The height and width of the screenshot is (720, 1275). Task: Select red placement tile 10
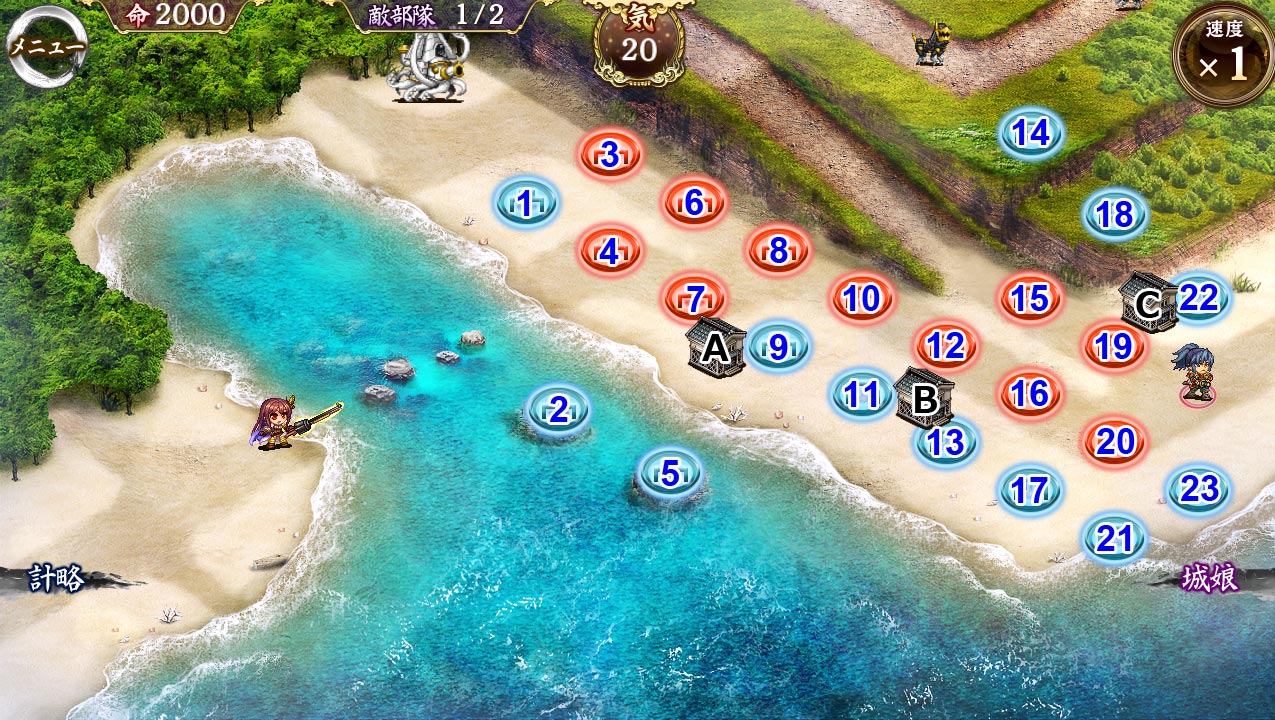click(x=861, y=298)
